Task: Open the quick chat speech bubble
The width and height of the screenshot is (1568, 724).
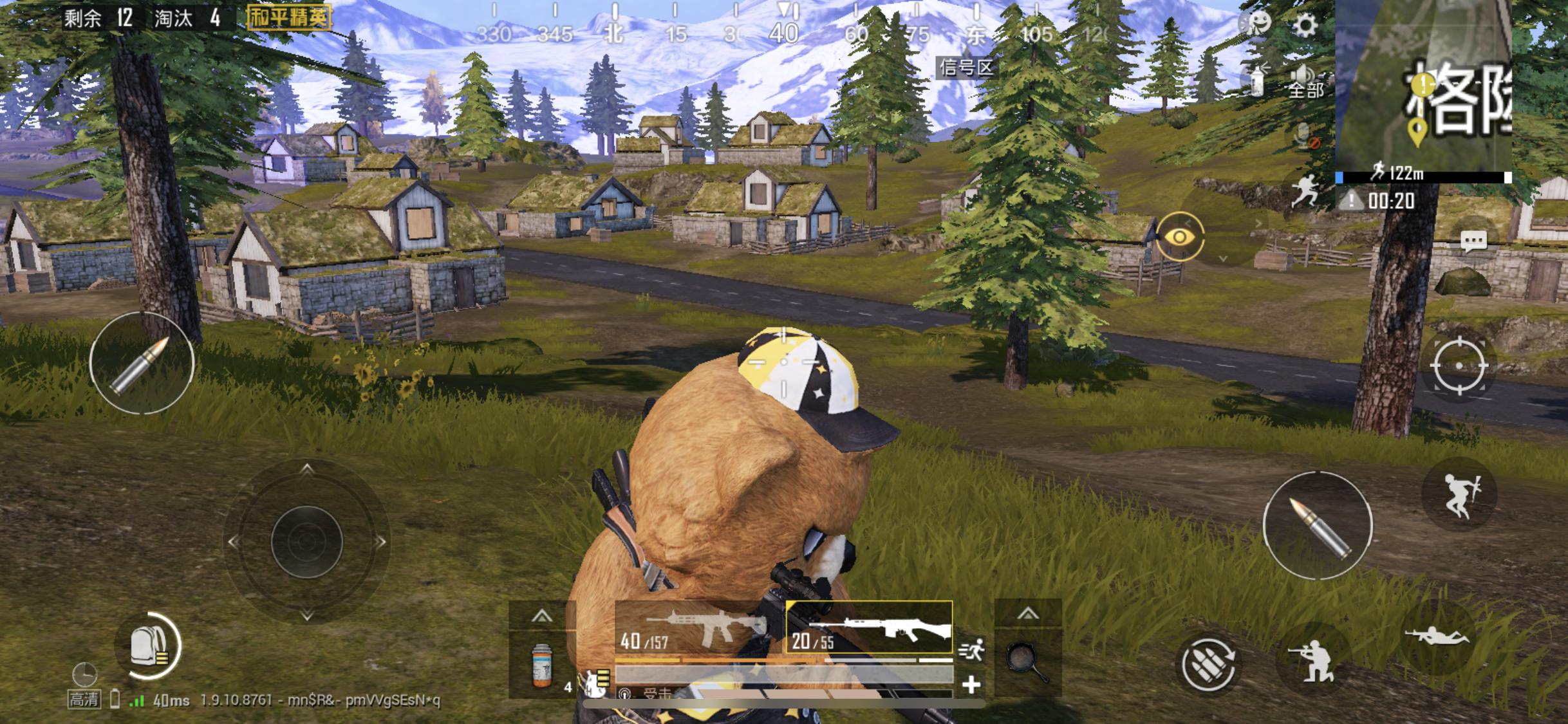Action: (1473, 242)
